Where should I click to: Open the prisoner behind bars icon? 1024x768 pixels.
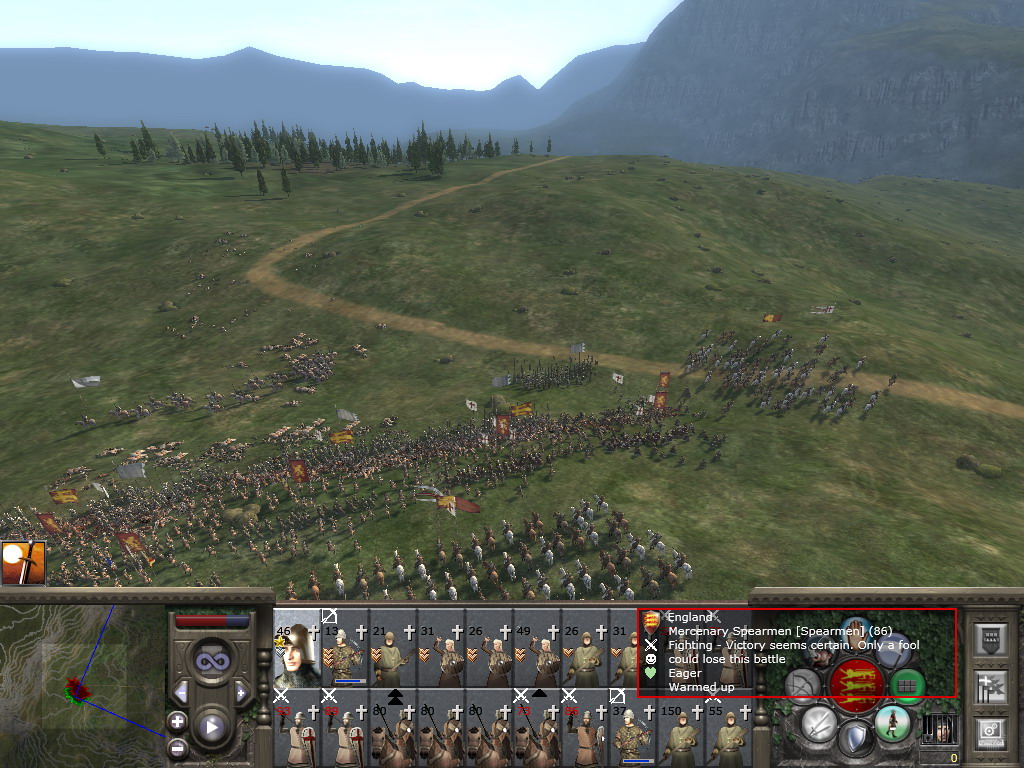[x=937, y=729]
